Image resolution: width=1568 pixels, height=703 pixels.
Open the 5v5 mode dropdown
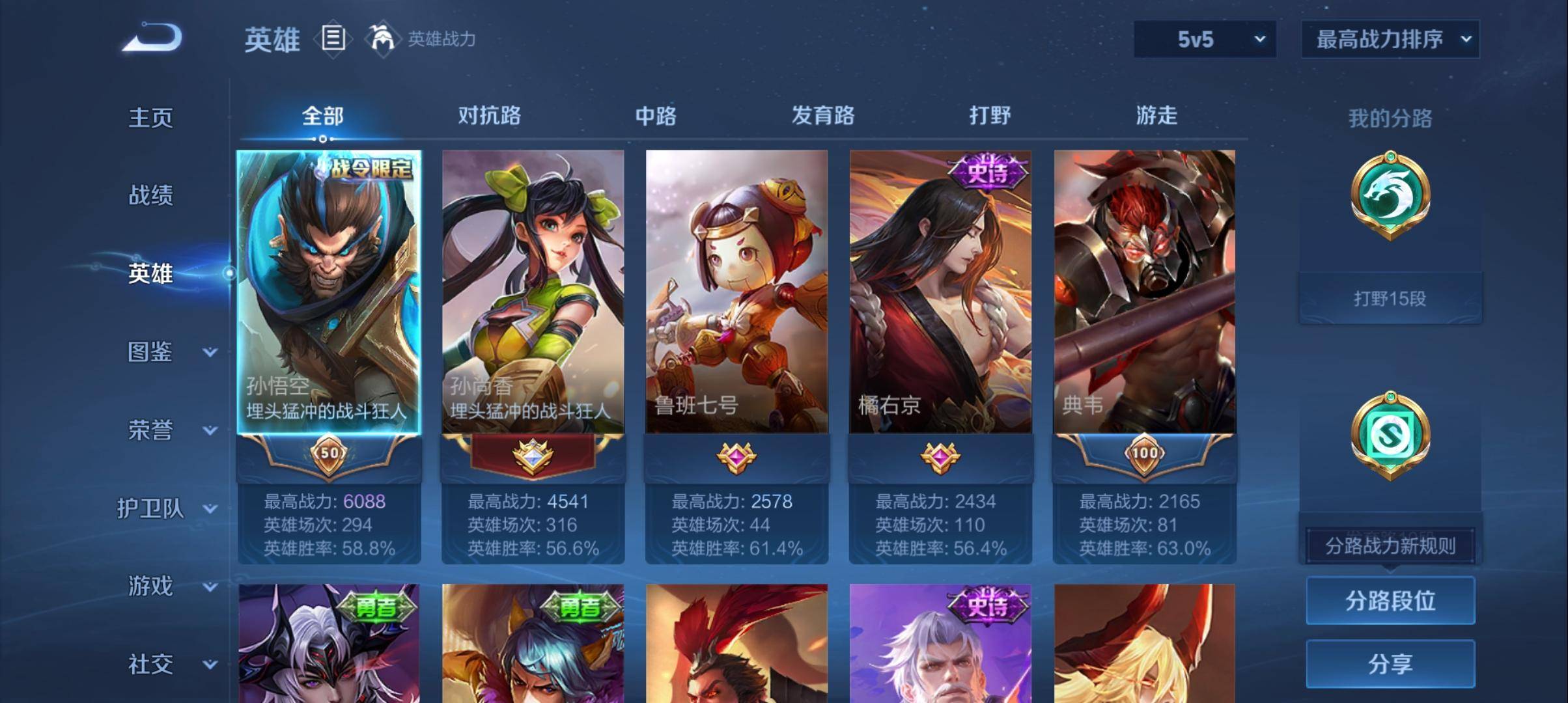pyautogui.click(x=1203, y=39)
